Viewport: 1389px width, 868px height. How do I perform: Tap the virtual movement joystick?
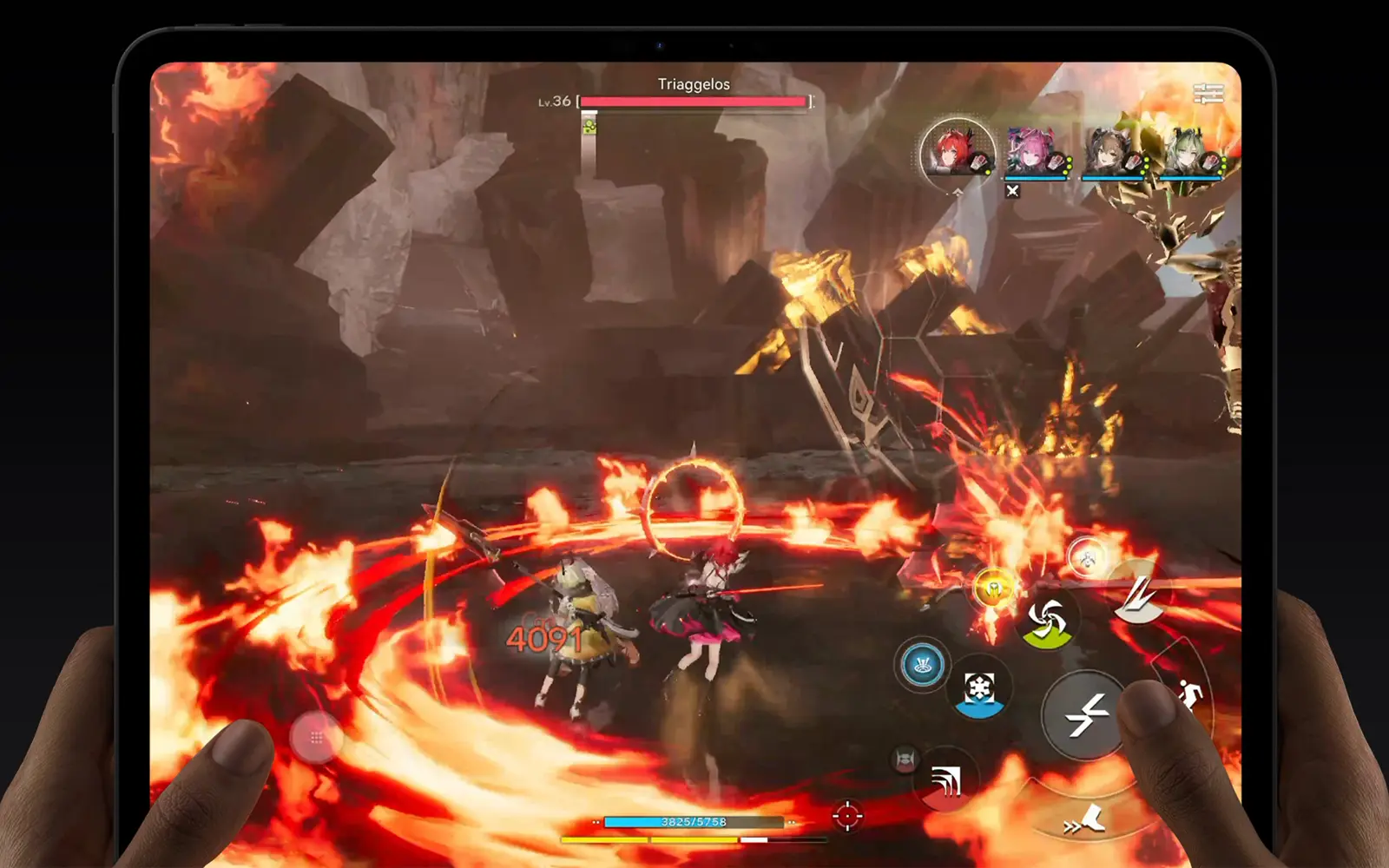pyautogui.click(x=316, y=737)
